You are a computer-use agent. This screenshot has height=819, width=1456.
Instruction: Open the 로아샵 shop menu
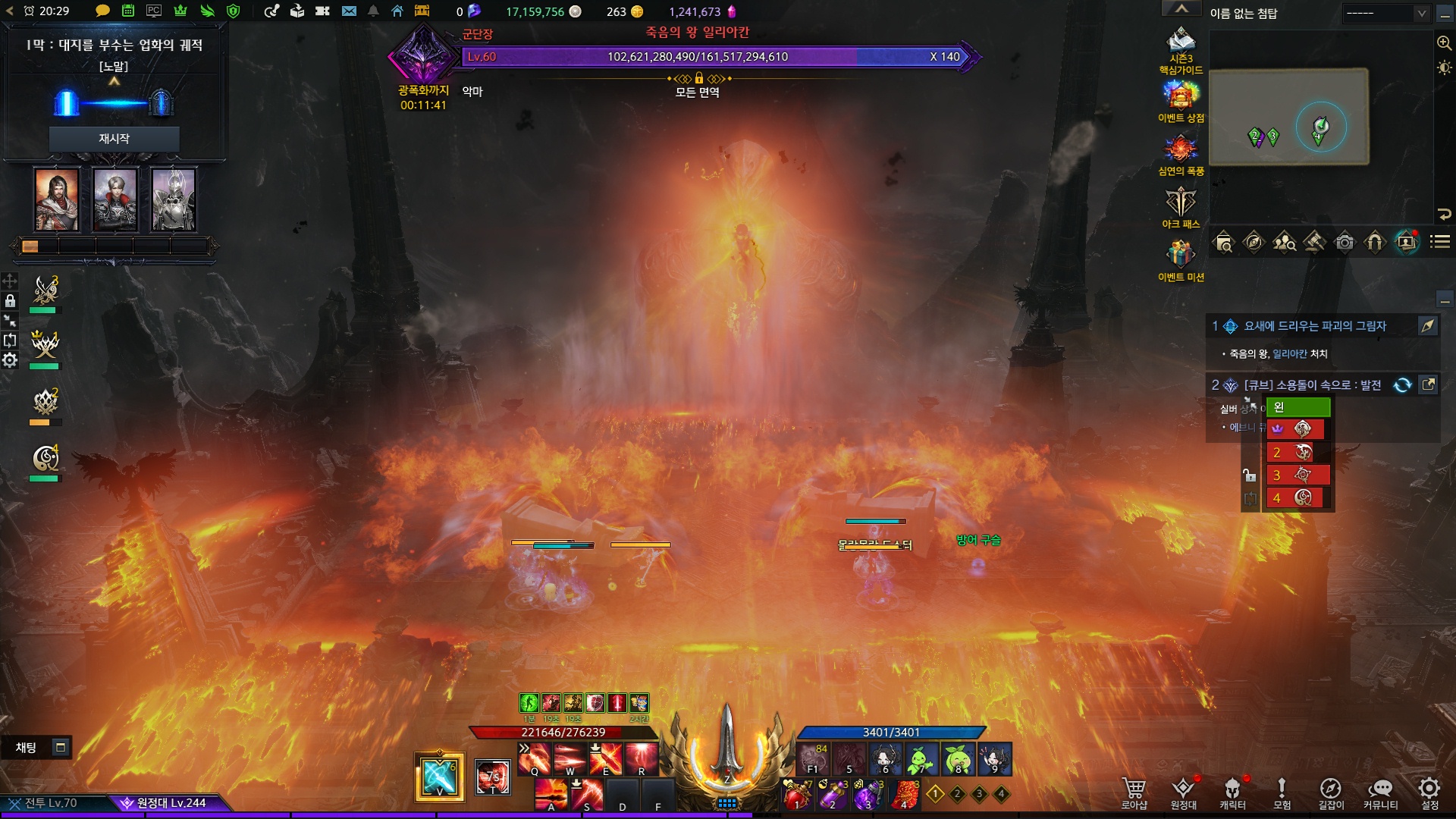[1134, 792]
